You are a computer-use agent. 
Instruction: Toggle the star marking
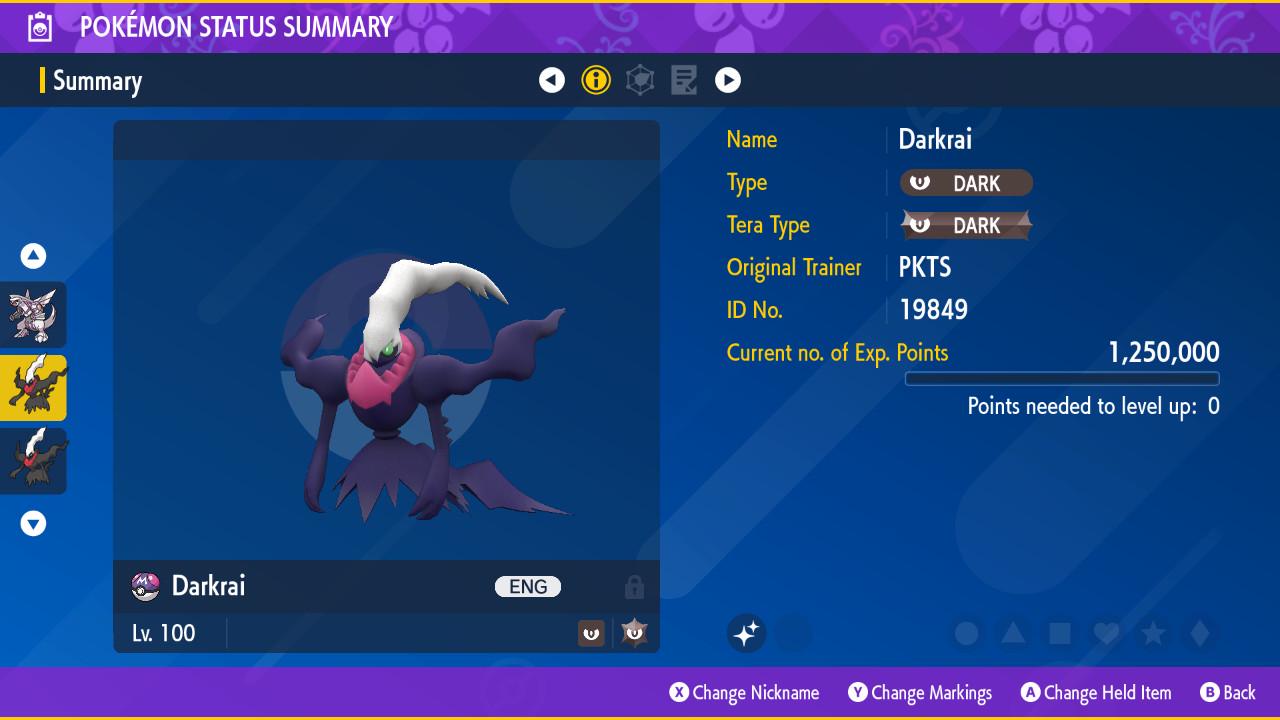pos(1153,633)
